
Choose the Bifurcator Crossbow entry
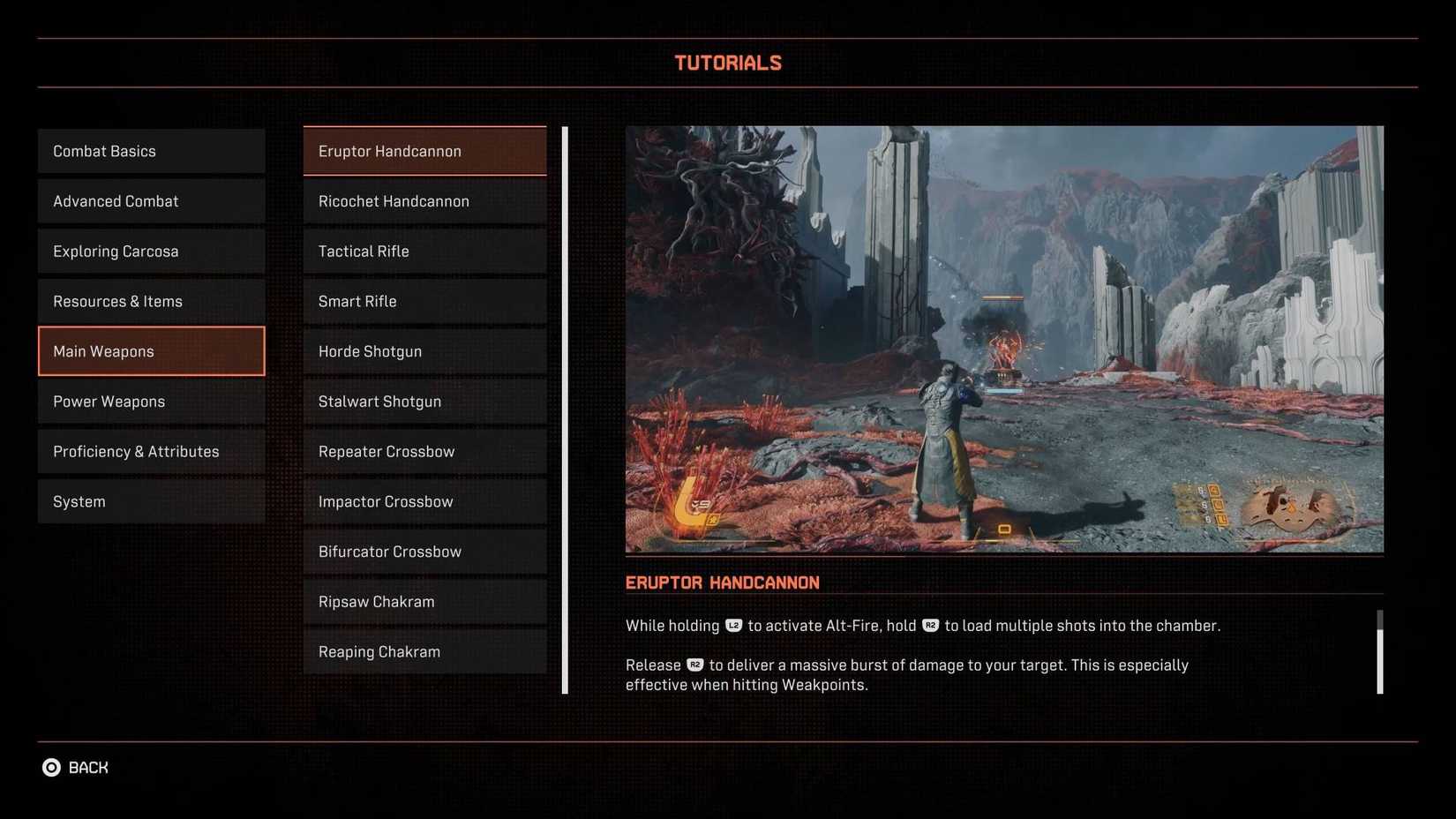tap(424, 551)
